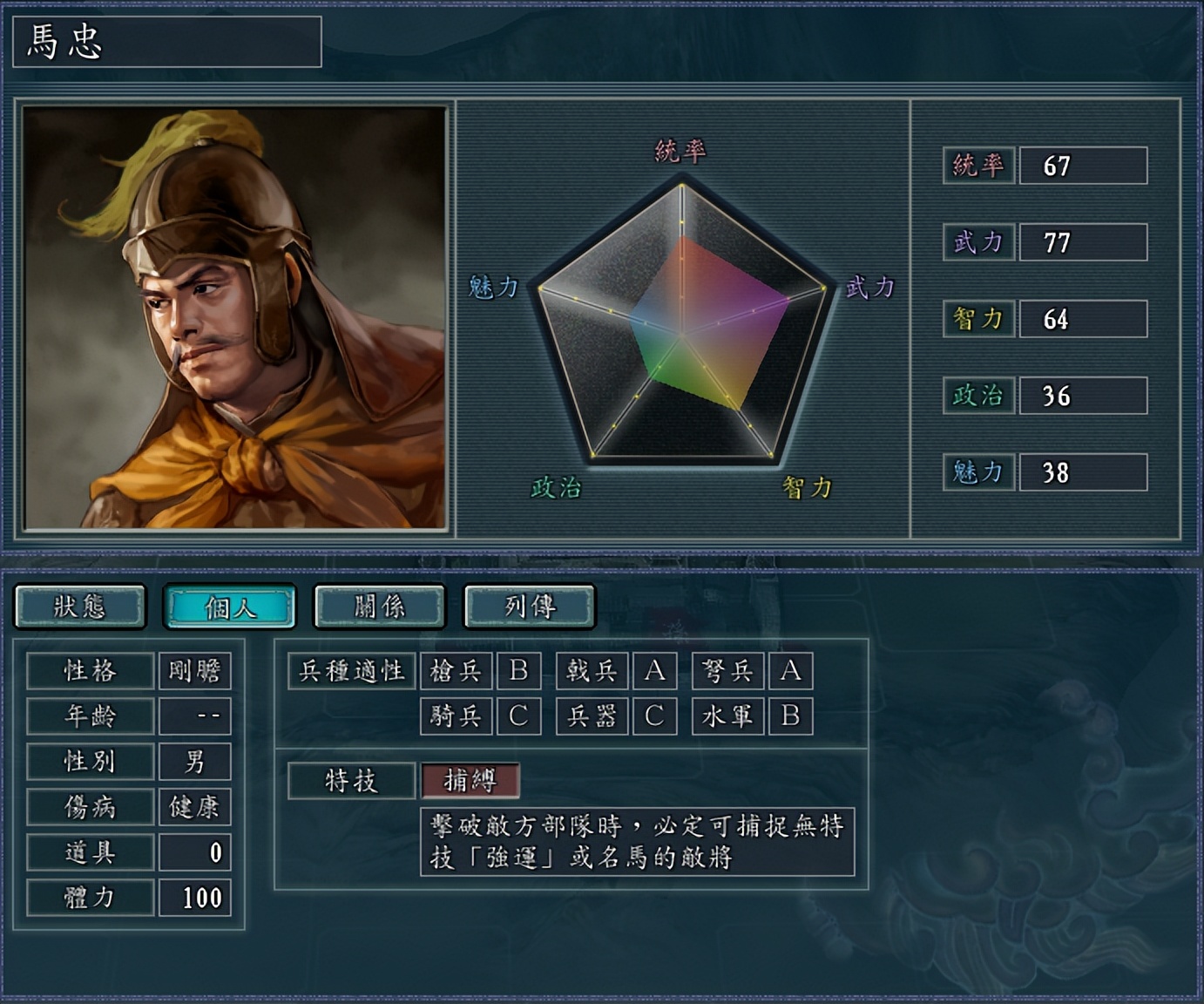Open the 捕縛 special skill details

pyautogui.click(x=469, y=781)
